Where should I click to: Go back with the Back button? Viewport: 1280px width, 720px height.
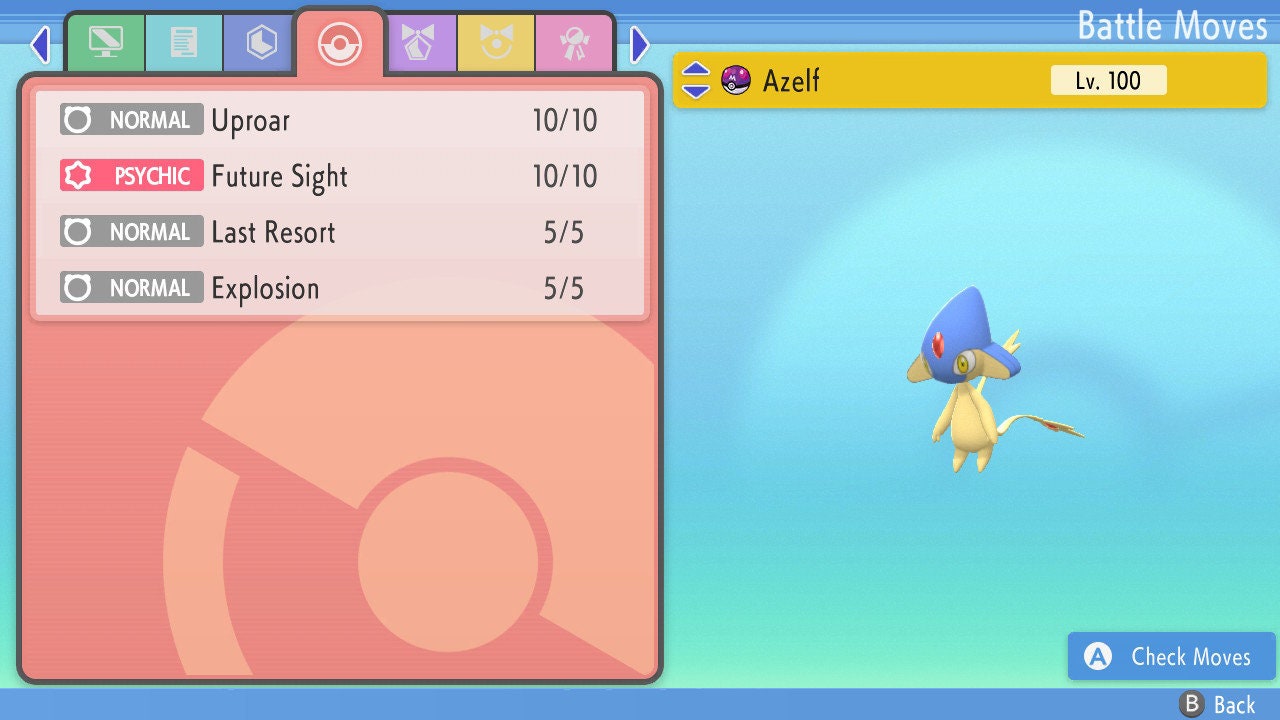click(x=1217, y=705)
